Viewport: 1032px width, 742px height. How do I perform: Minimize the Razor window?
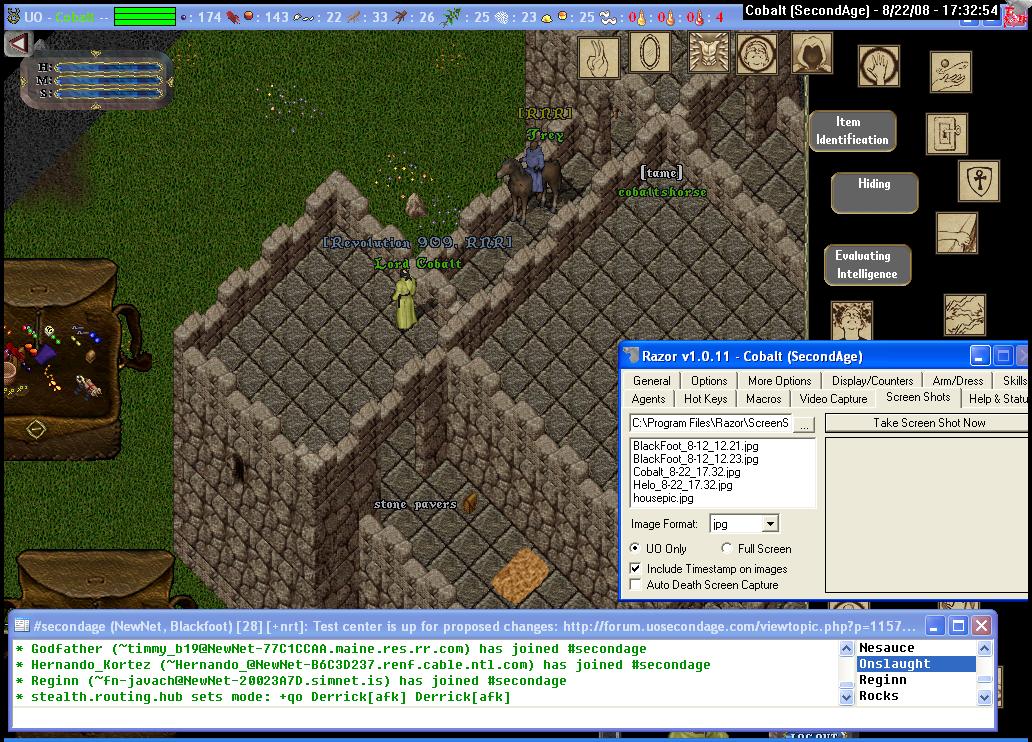pyautogui.click(x=980, y=356)
